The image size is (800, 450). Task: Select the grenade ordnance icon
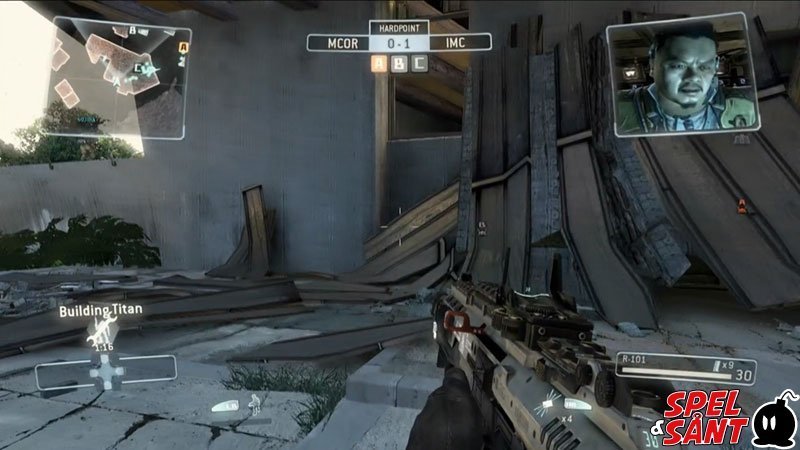click(x=548, y=403)
